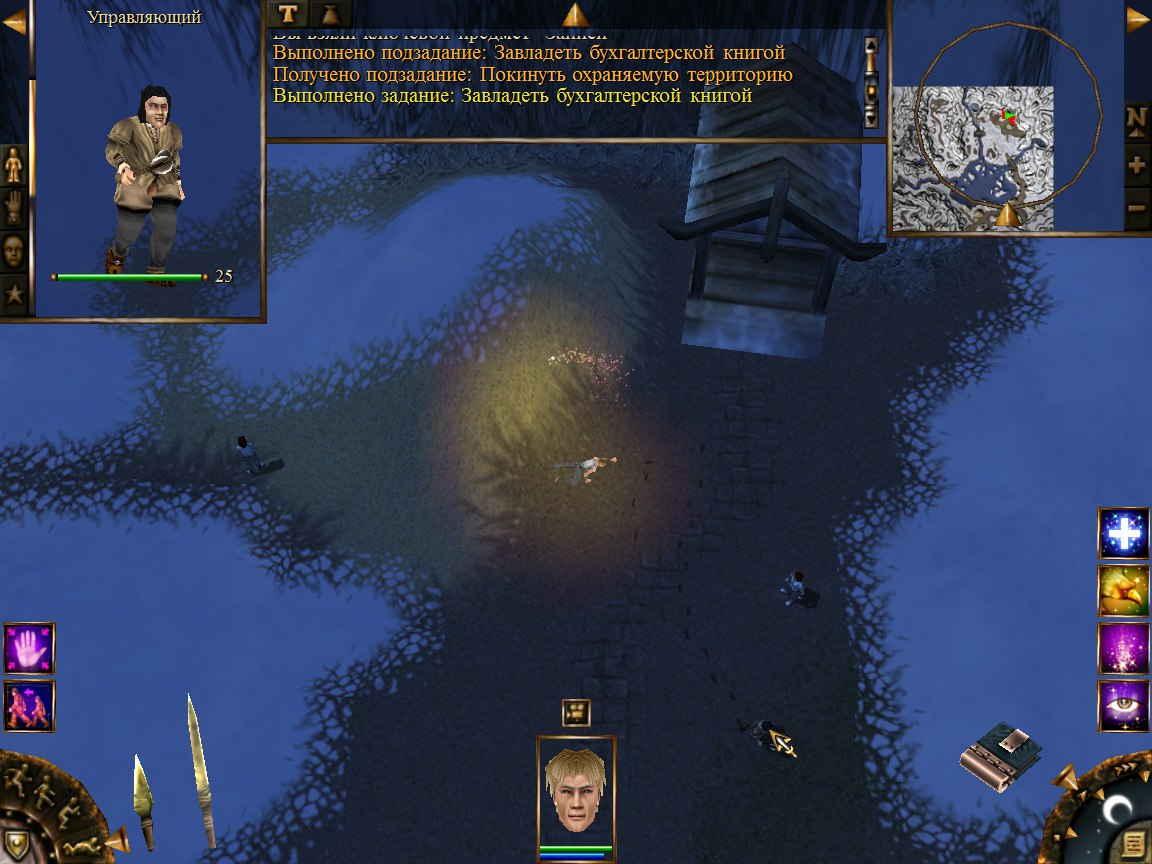Zoom in the minimap with plus button
This screenshot has height=864, width=1152.
(x=1136, y=165)
